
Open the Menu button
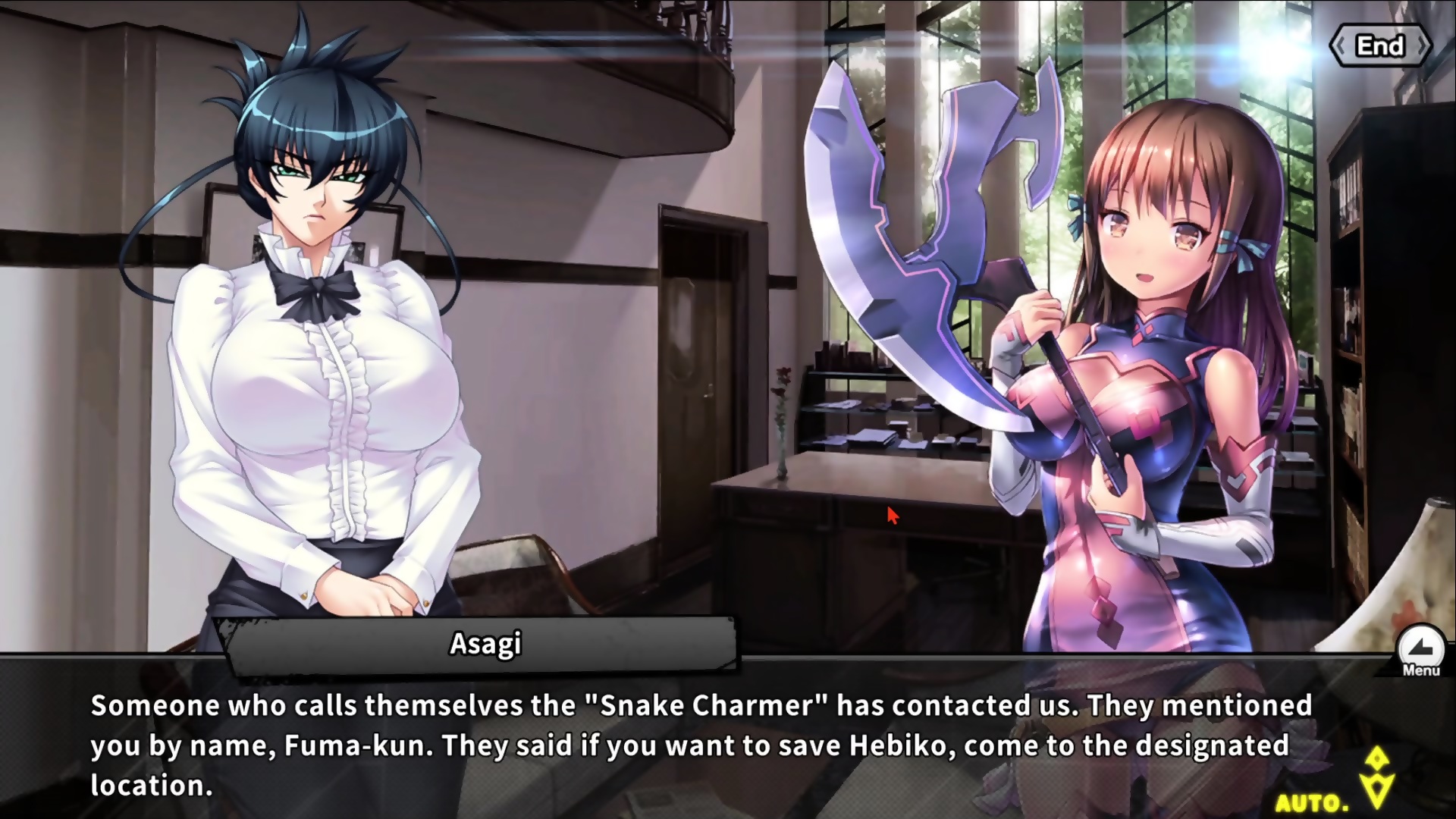[1420, 651]
